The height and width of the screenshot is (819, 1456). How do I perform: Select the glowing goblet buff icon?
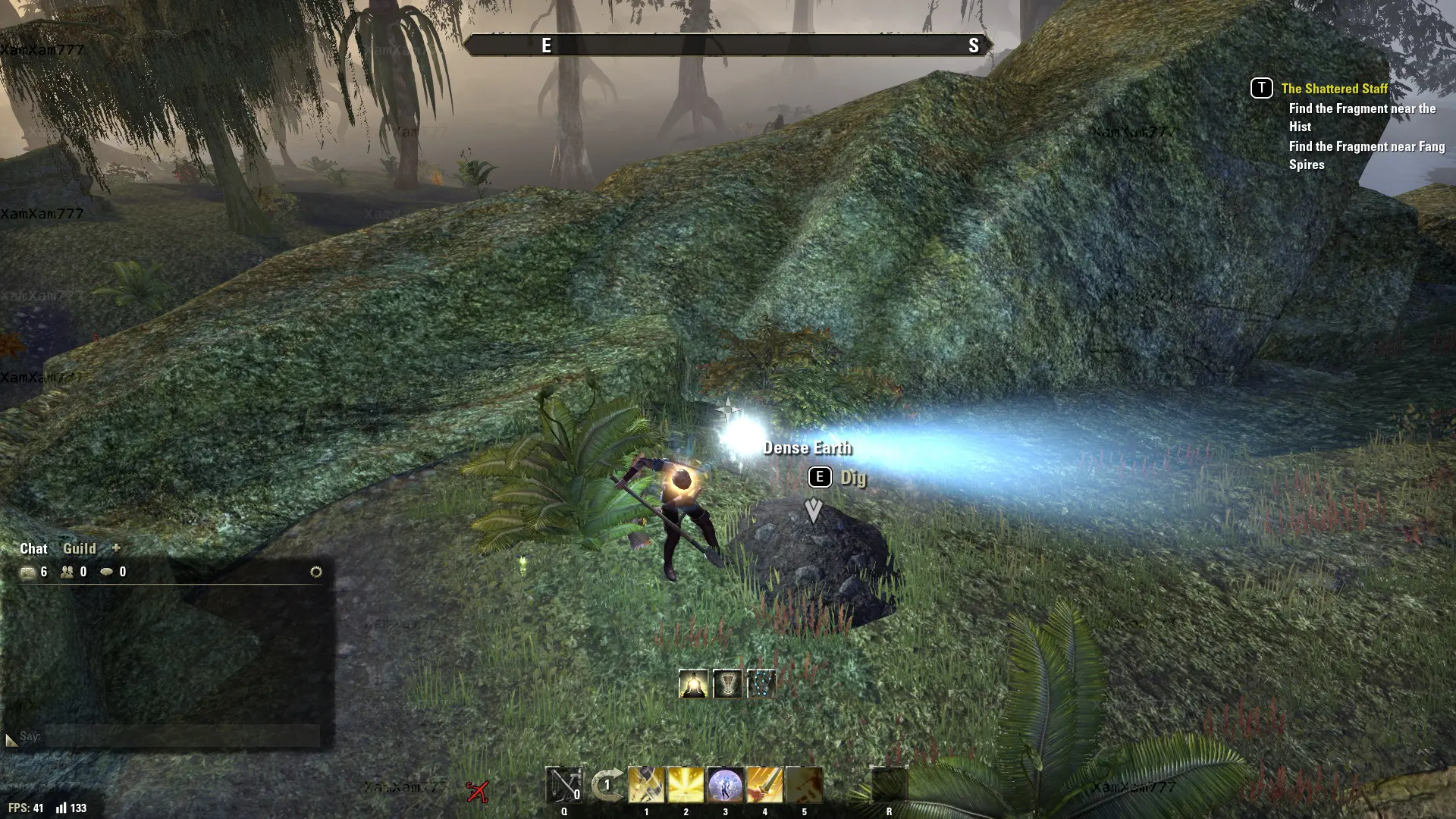727,684
